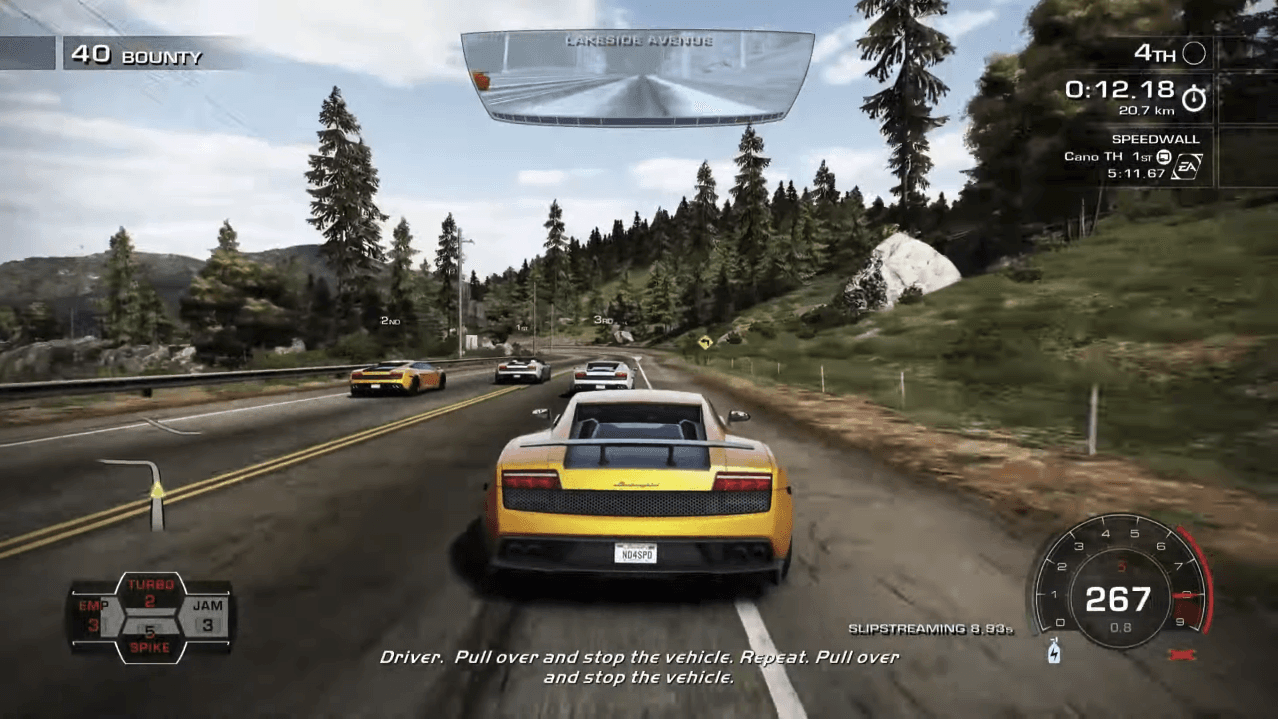
Task: Click the rear-view mirror display
Action: tap(638, 78)
